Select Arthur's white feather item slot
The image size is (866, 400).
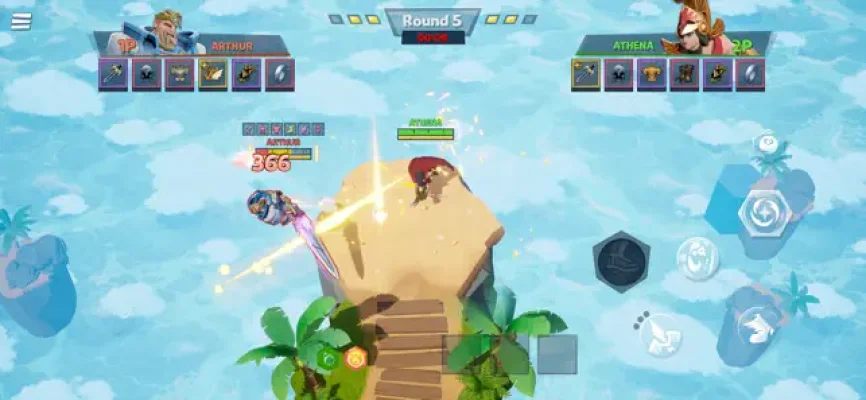pyautogui.click(x=279, y=75)
